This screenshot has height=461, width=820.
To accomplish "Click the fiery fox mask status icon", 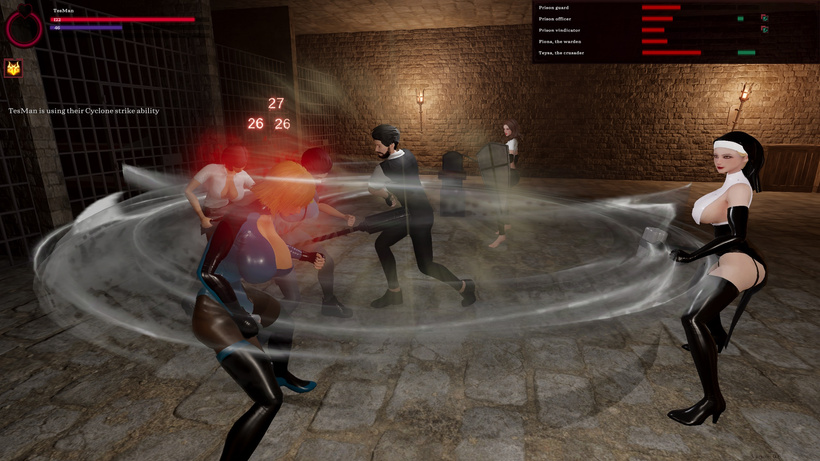I will point(14,68).
